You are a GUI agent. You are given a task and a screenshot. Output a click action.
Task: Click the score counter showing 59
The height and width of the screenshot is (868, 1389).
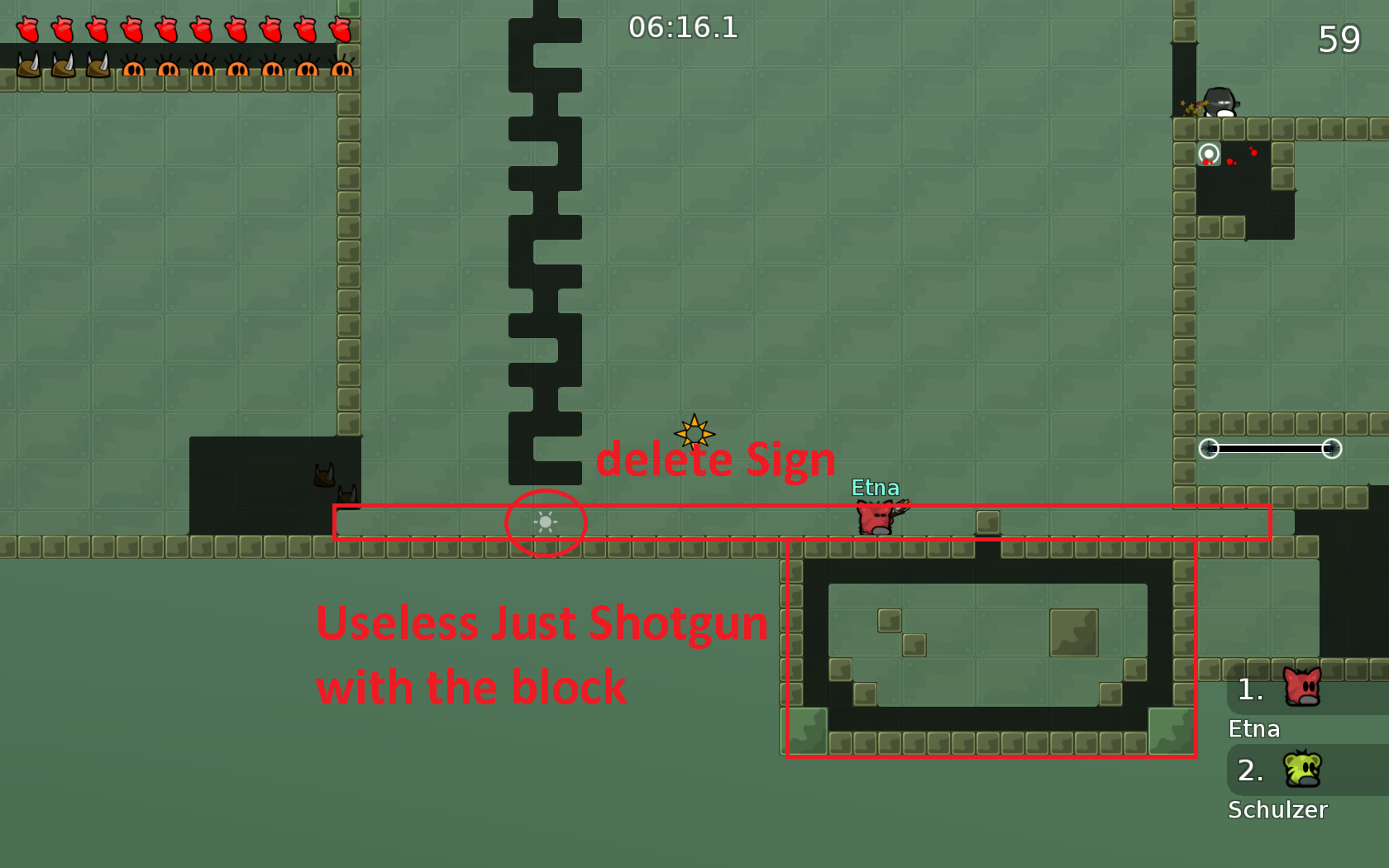click(x=1339, y=39)
